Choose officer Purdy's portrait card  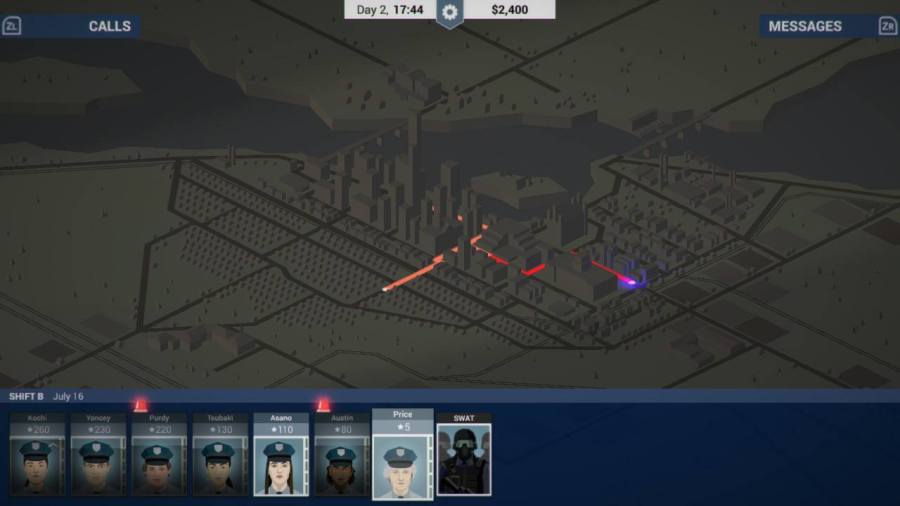(159, 455)
